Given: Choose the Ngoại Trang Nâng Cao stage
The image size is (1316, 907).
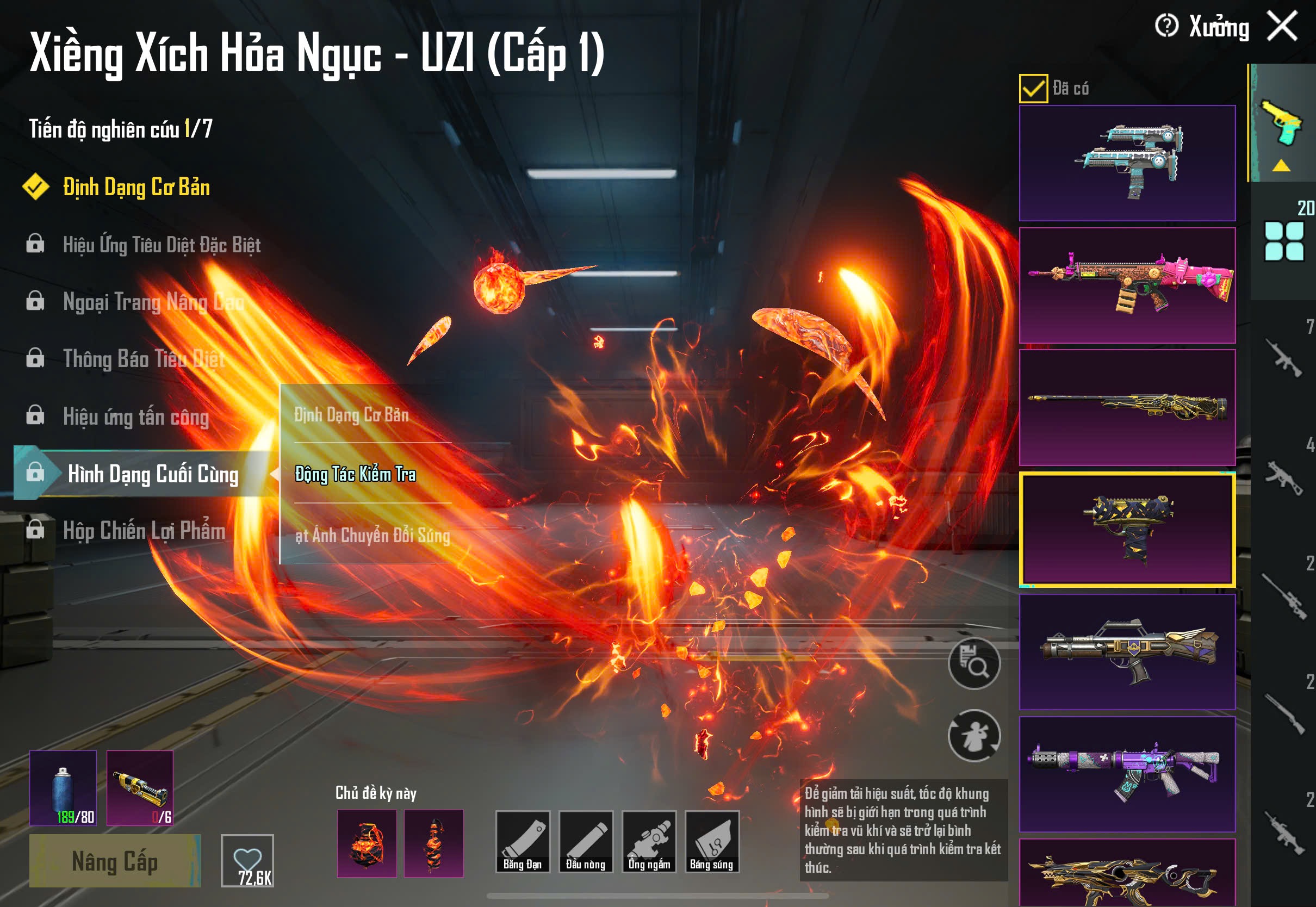Looking at the screenshot, I should click(153, 302).
